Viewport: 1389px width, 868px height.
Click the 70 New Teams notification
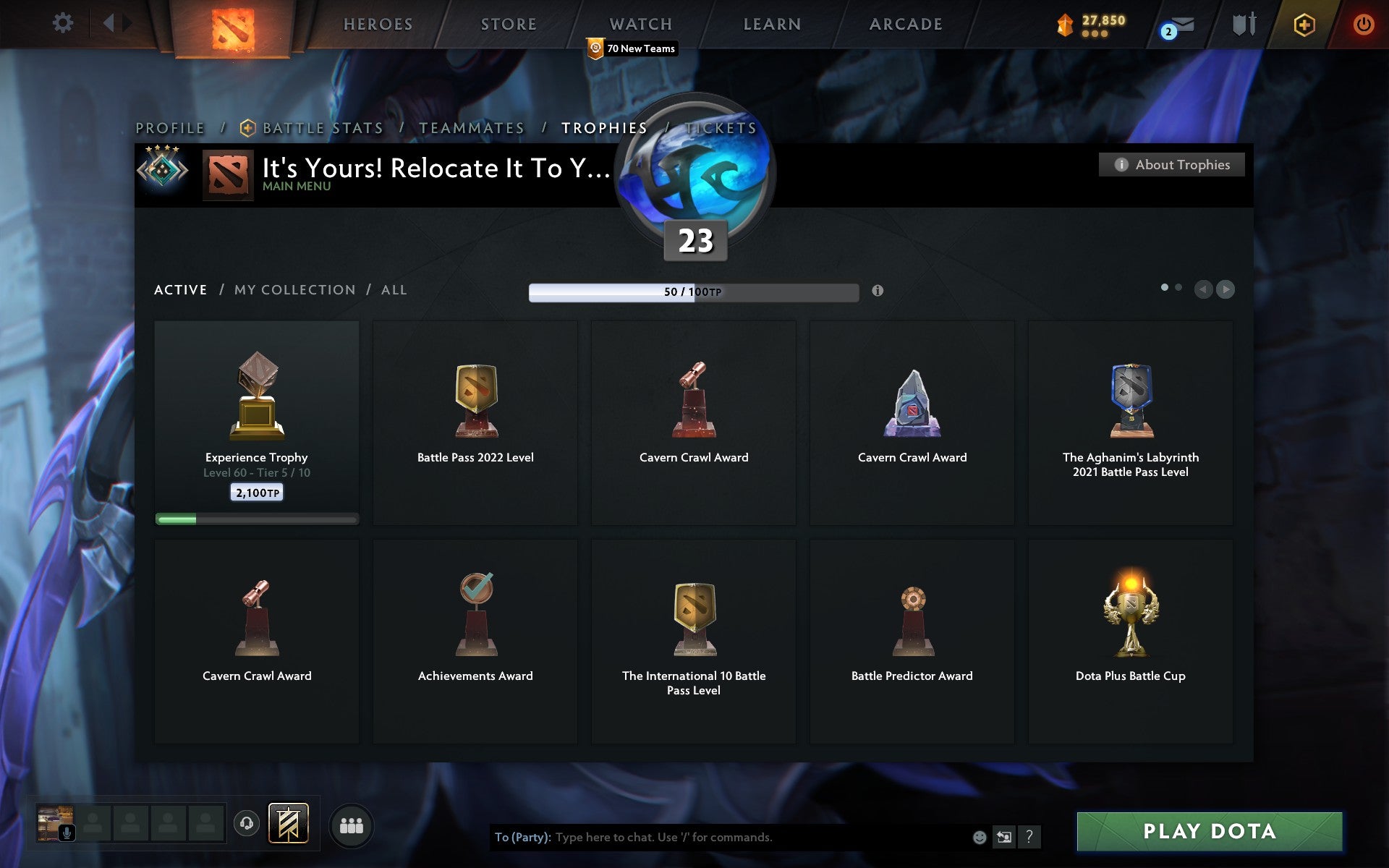(x=632, y=48)
